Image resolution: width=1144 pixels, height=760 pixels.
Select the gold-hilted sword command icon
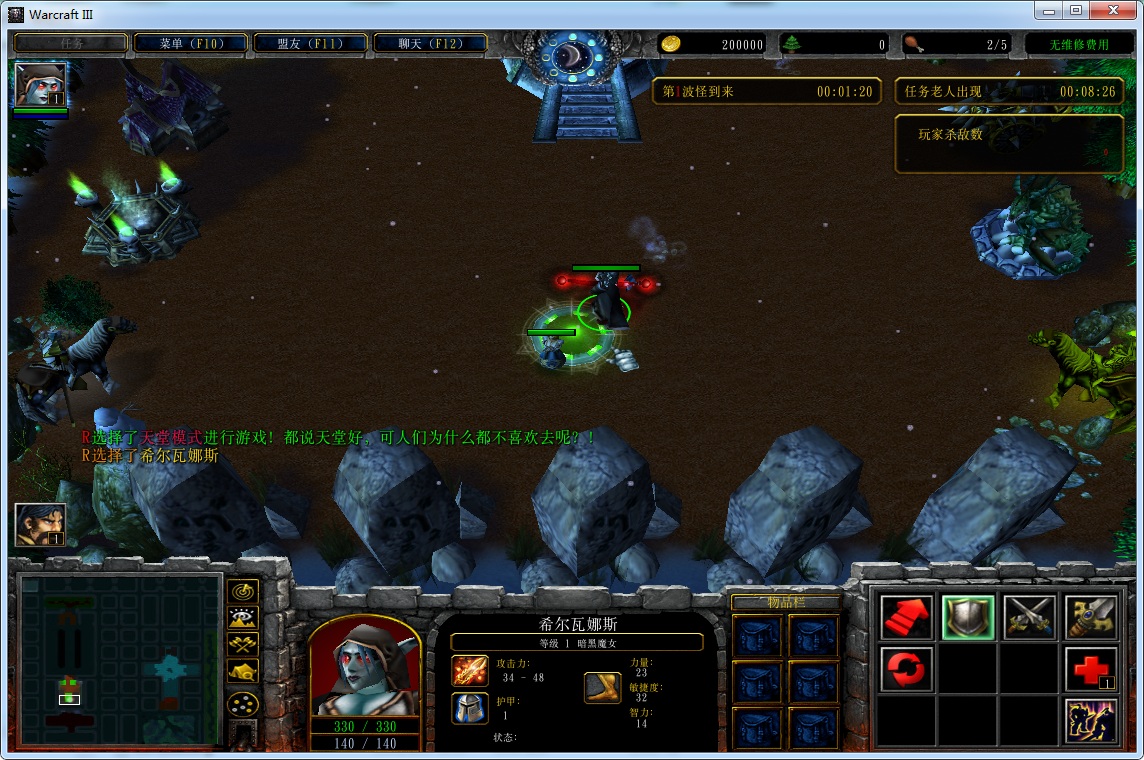(1091, 617)
